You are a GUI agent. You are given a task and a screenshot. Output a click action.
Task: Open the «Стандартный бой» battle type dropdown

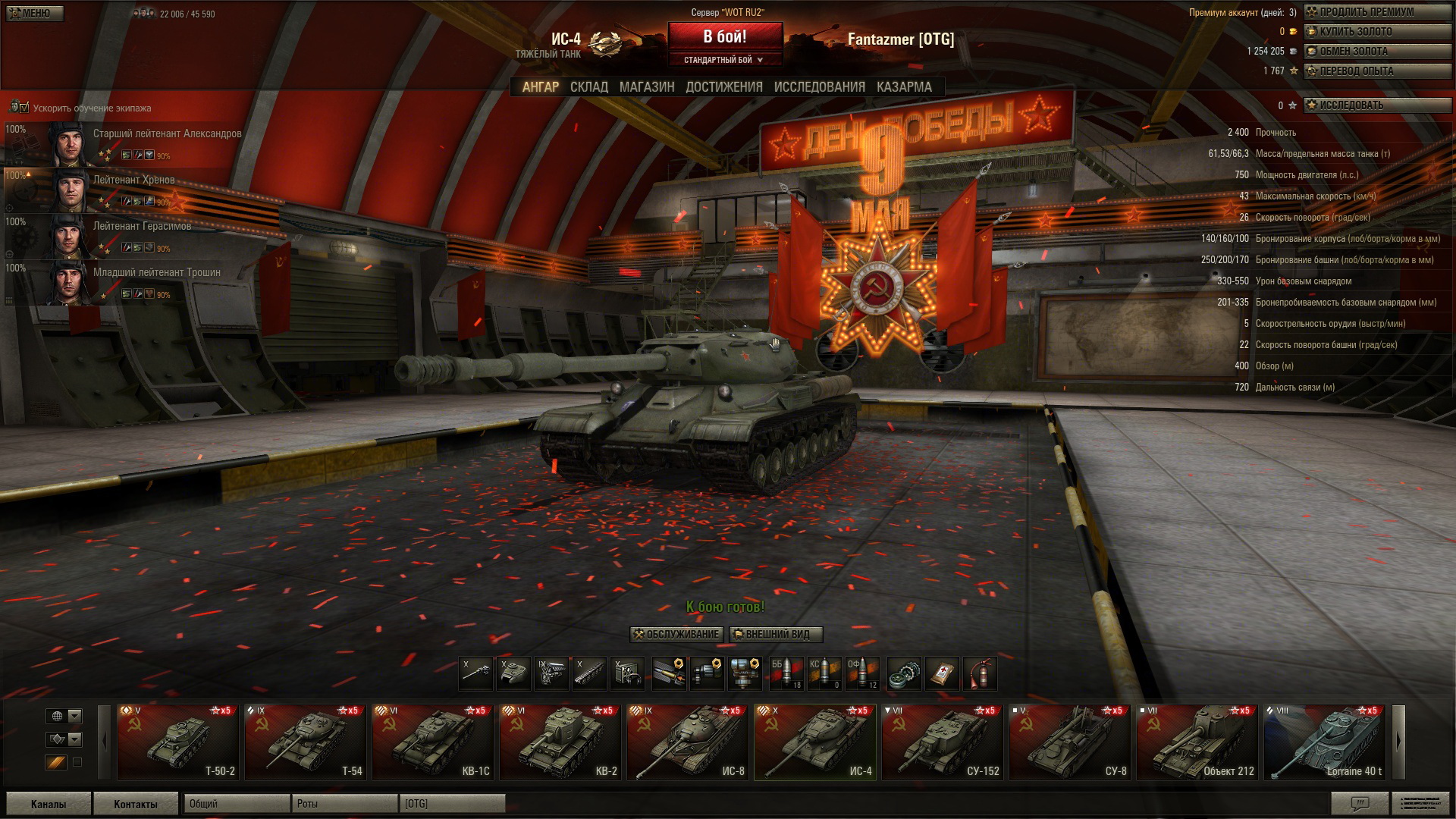724,60
